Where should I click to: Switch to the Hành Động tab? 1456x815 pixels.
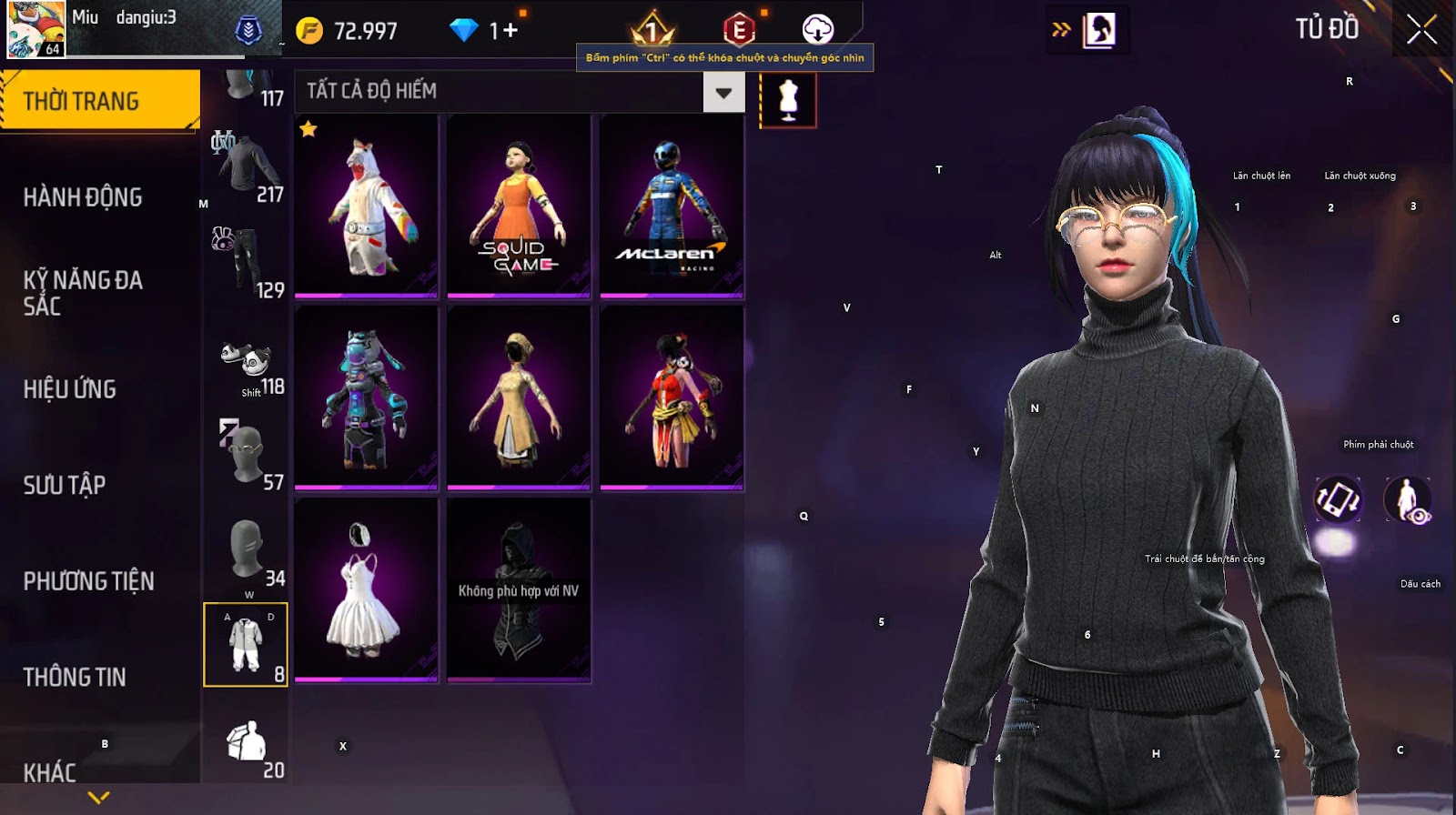pyautogui.click(x=83, y=197)
